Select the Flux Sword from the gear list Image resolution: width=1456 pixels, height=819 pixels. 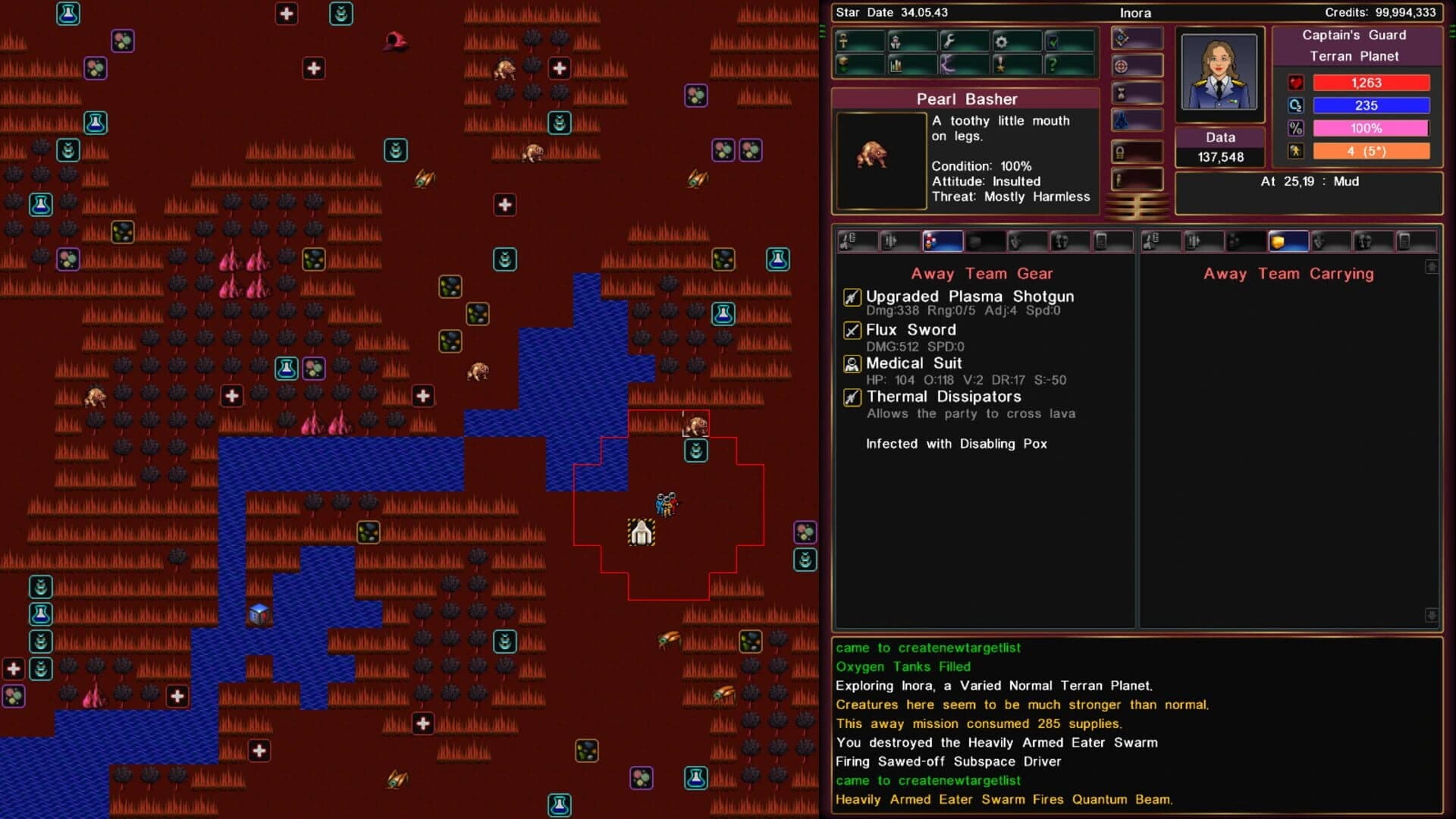910,330
